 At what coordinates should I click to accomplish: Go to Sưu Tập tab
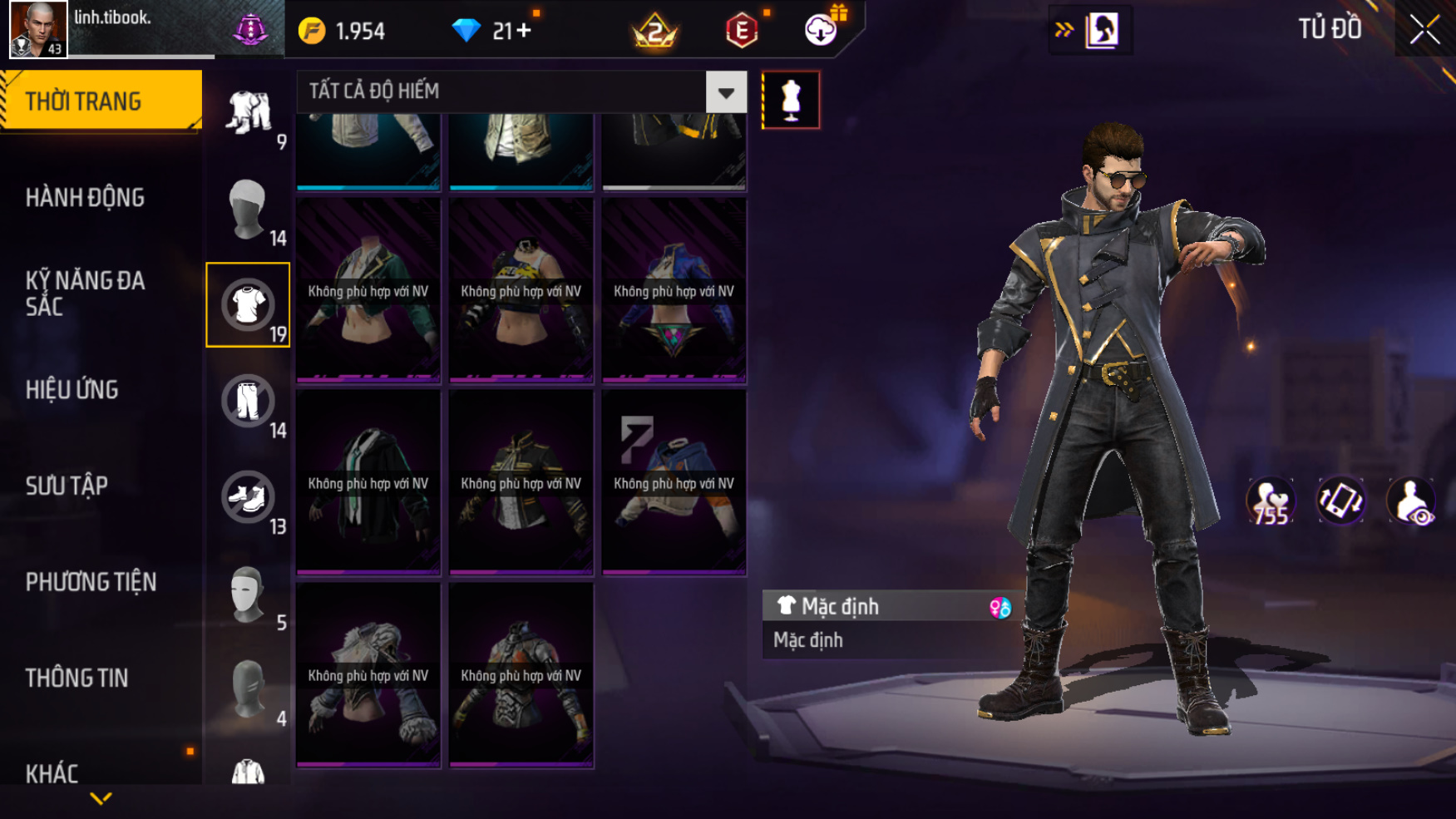67,486
